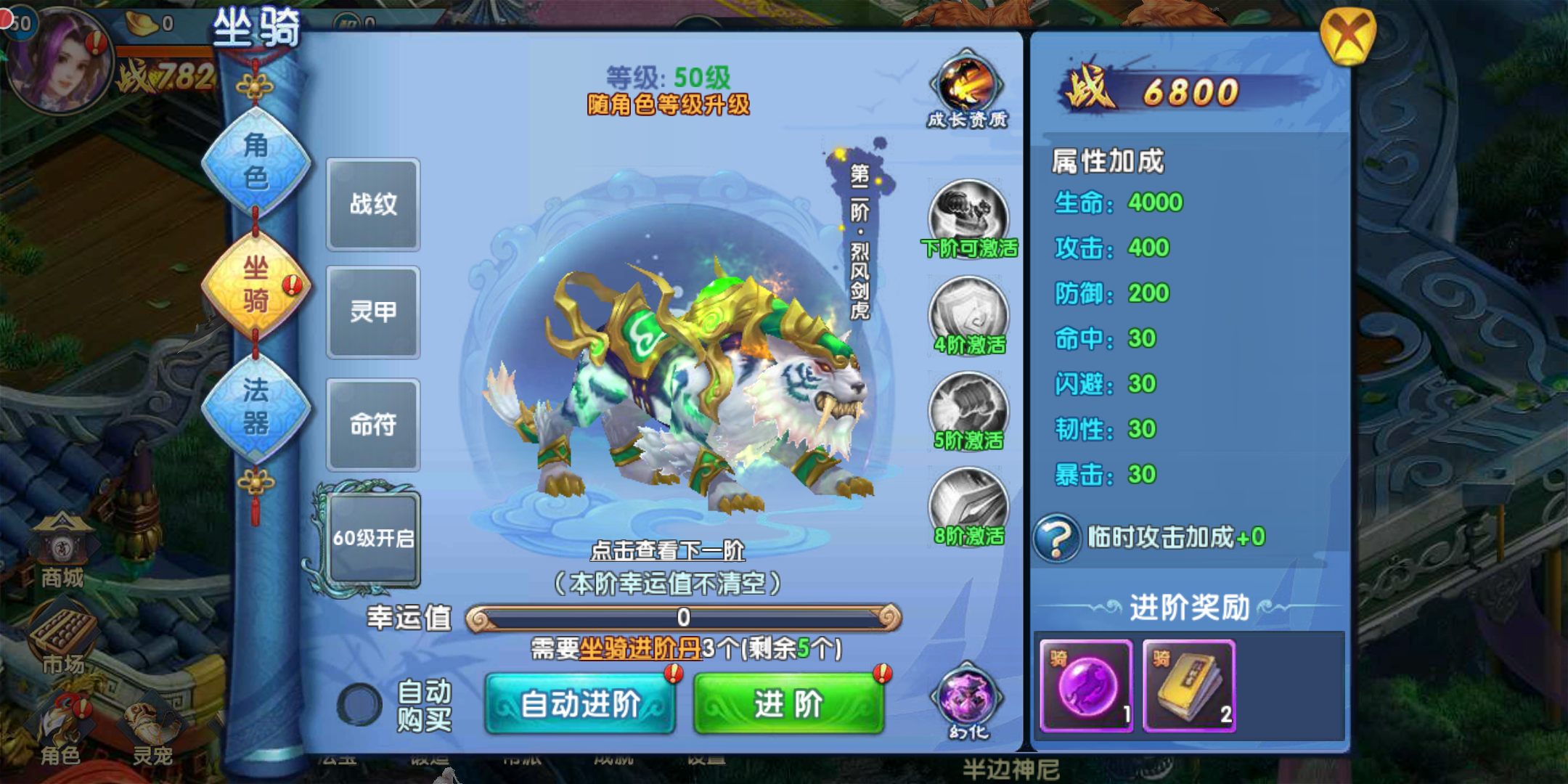This screenshot has width=1568, height=784.
Task: Toggle the 自动购买 auto-buy option
Action: pyautogui.click(x=359, y=704)
